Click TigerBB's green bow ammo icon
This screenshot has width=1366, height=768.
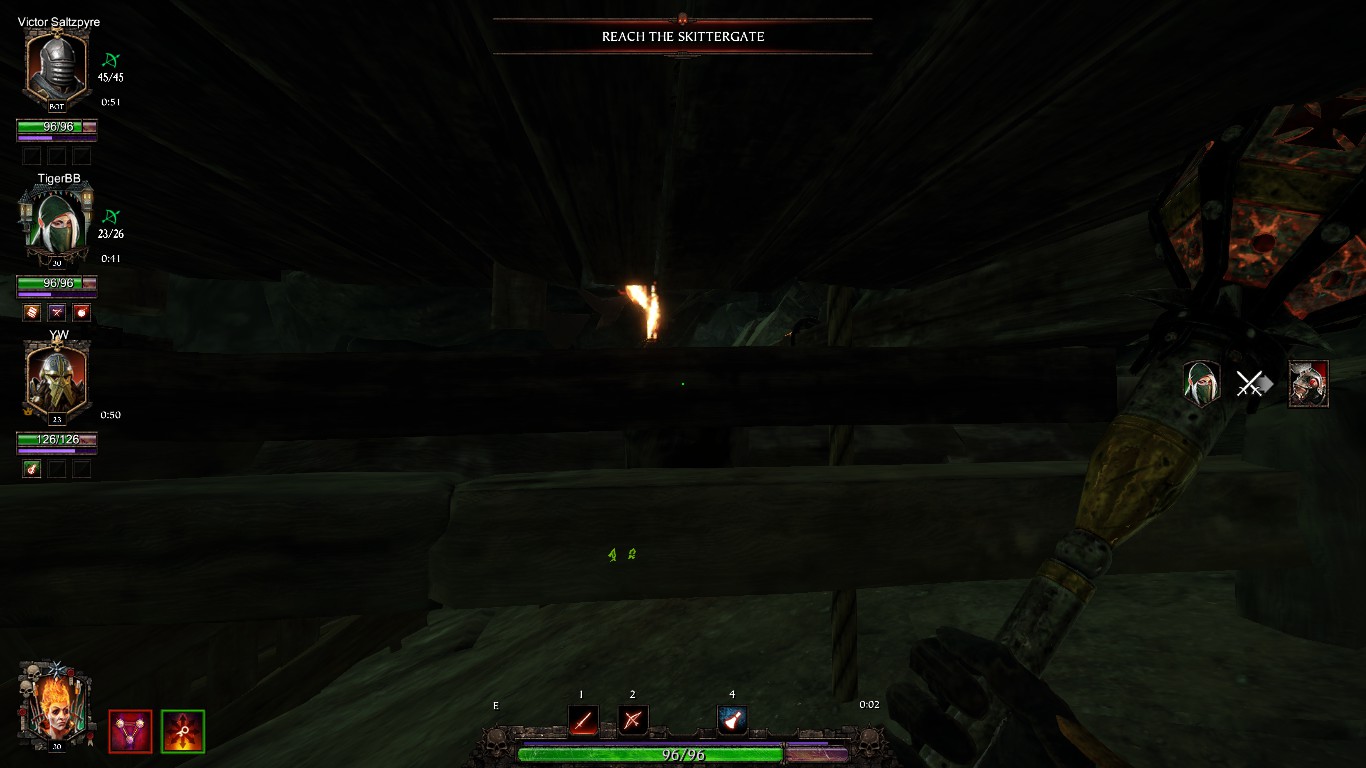[x=110, y=216]
